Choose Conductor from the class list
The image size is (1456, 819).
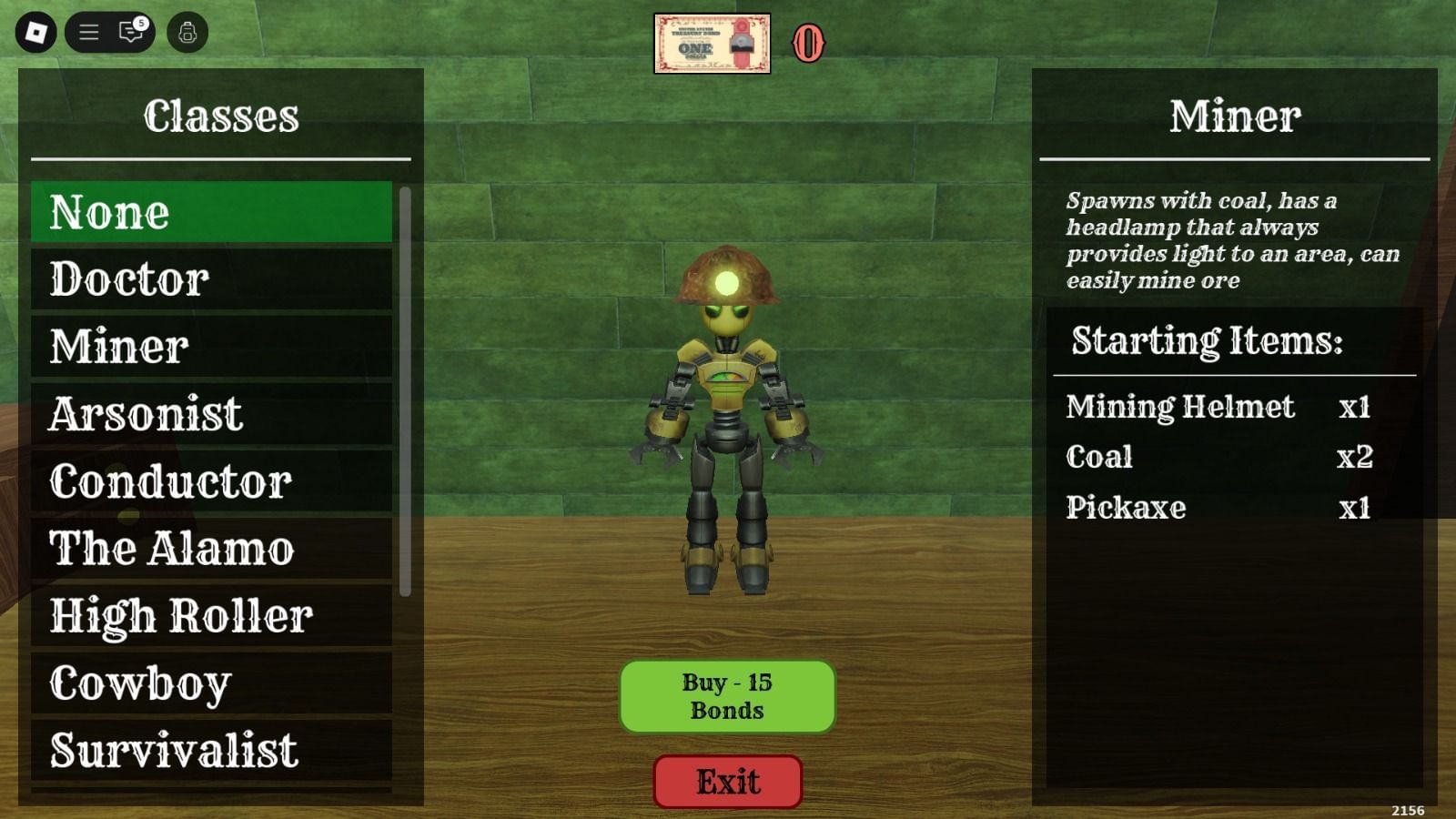[x=211, y=481]
